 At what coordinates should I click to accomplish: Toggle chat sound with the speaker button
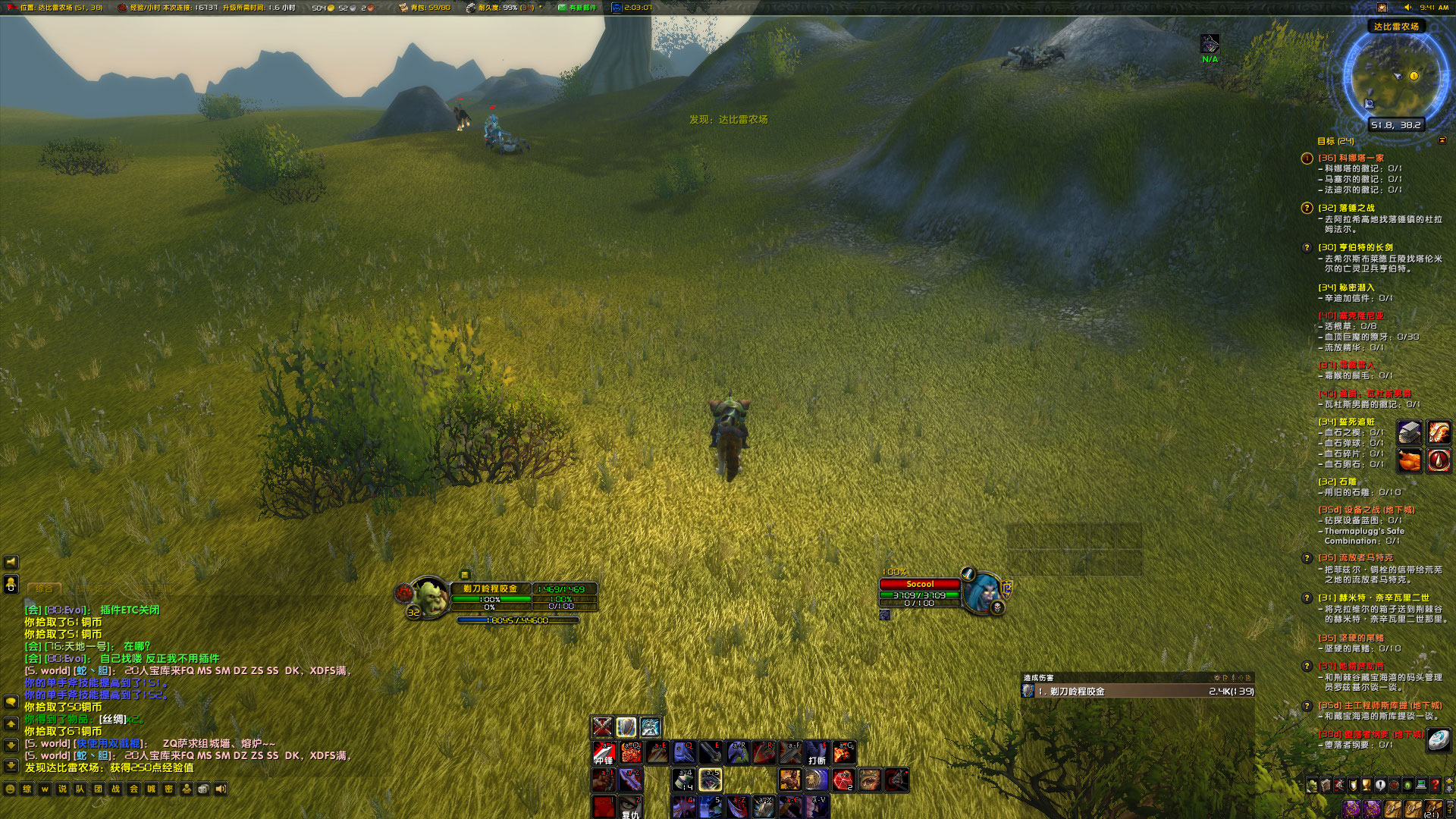click(221, 789)
